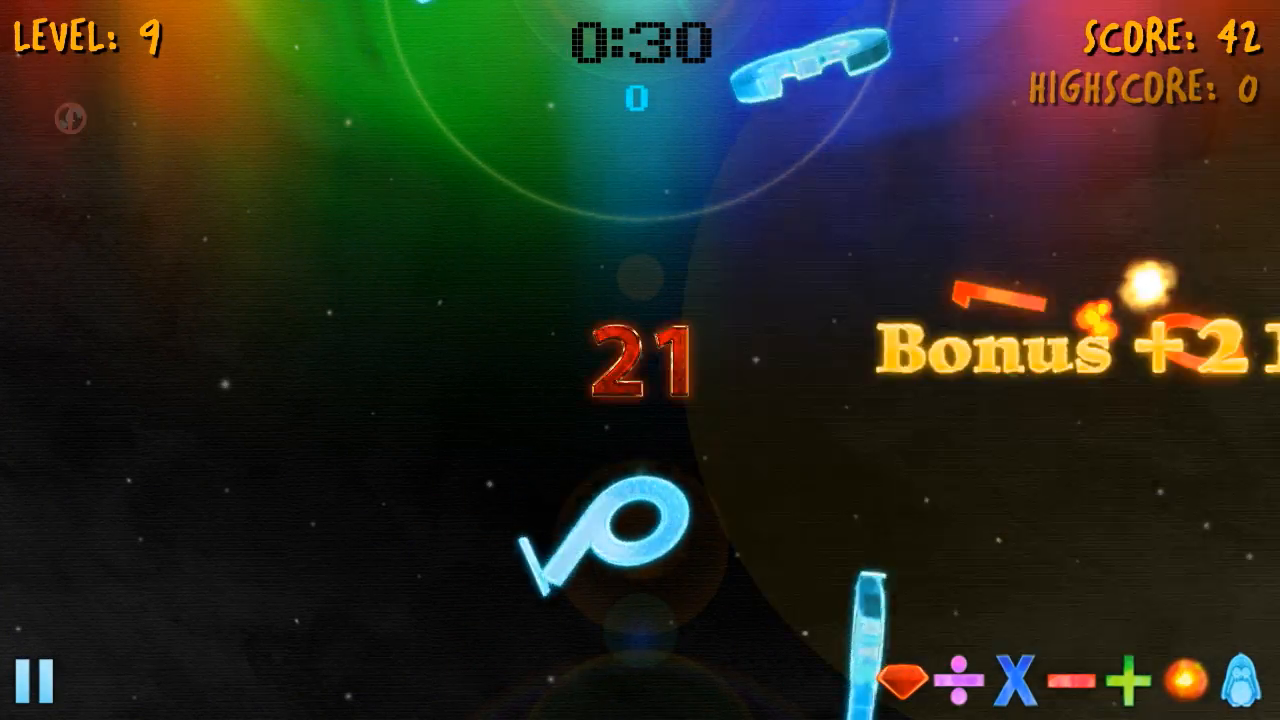
Task: Click the crossed-out icon near the top left
Action: tap(69, 118)
